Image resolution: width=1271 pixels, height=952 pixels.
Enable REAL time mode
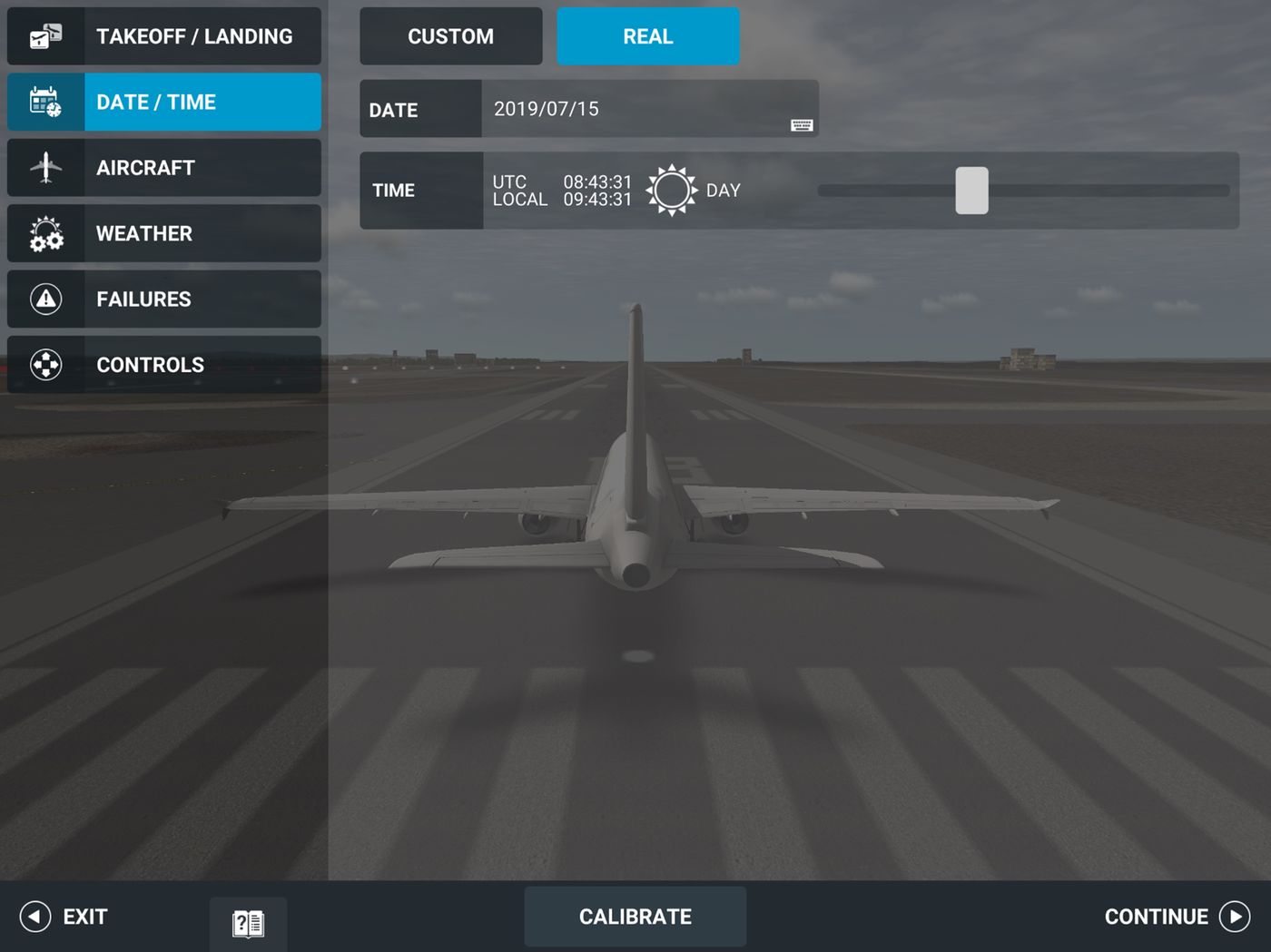[648, 36]
